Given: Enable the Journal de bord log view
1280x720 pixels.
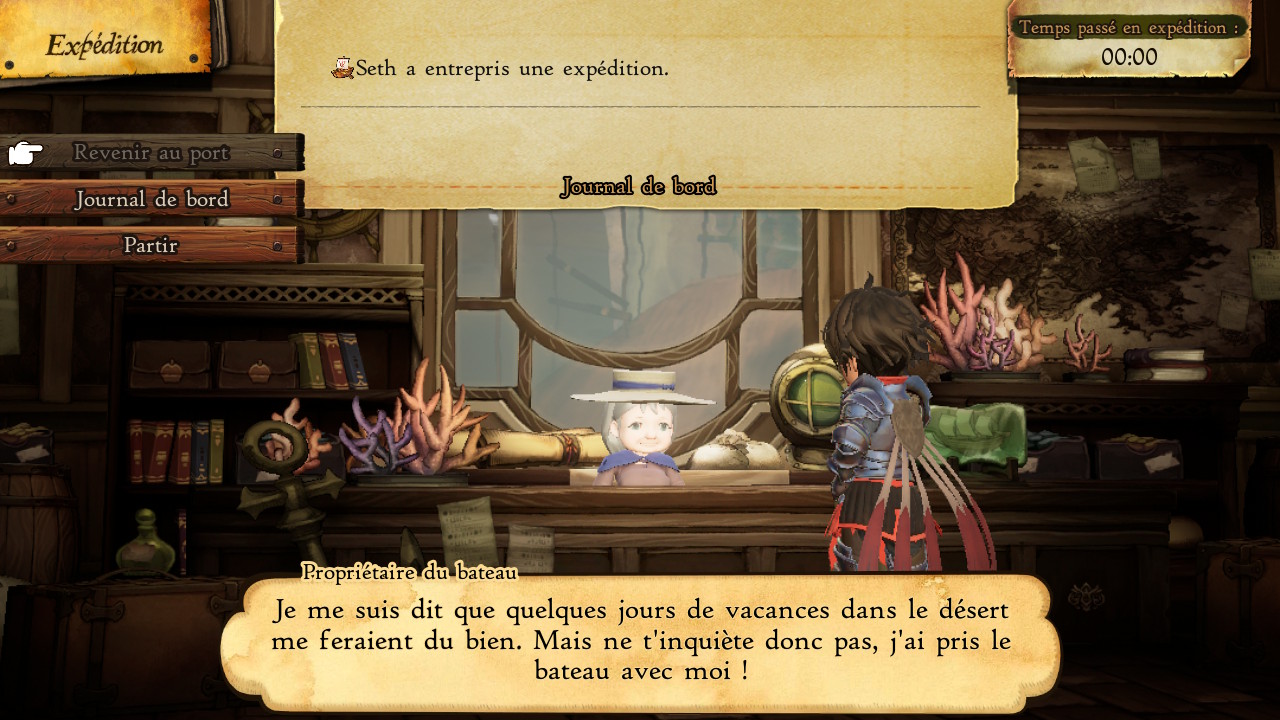Looking at the screenshot, I should (640, 185).
